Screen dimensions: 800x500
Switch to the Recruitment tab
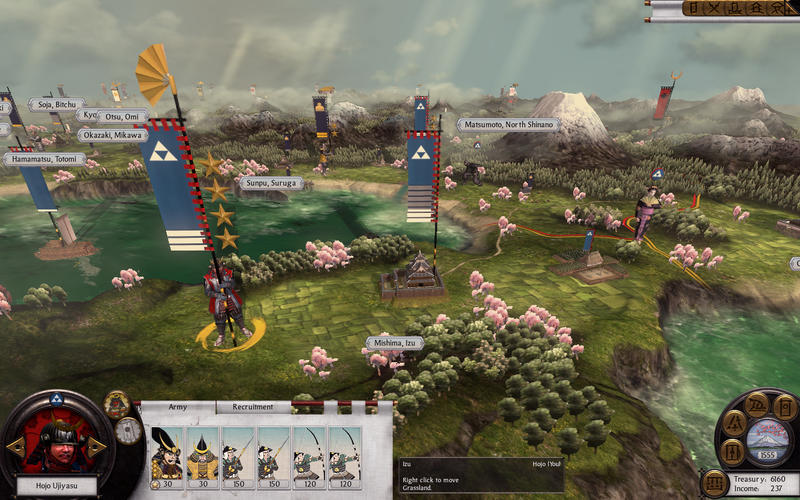(x=253, y=407)
